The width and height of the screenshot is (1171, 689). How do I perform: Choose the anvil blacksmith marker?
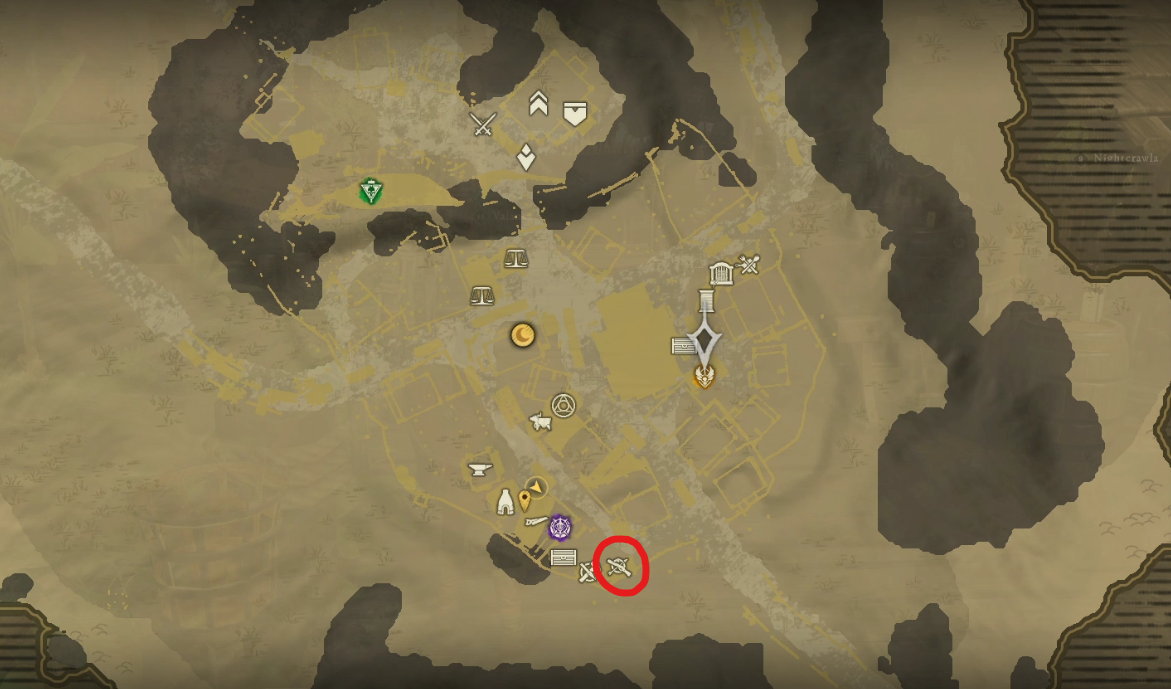[x=480, y=468]
